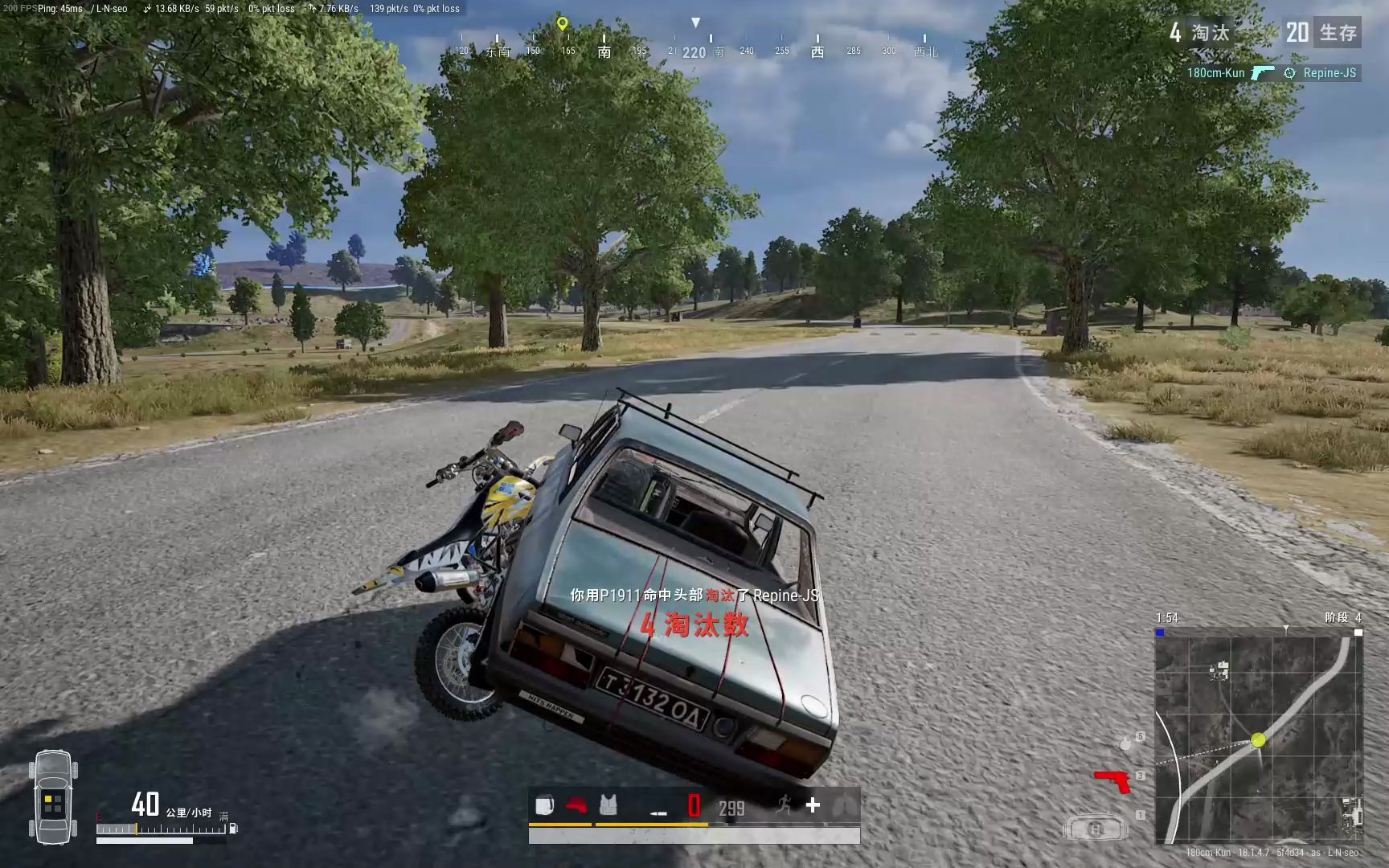This screenshot has width=1389, height=868.
Task: Click the running figure boost icon
Action: tap(785, 805)
